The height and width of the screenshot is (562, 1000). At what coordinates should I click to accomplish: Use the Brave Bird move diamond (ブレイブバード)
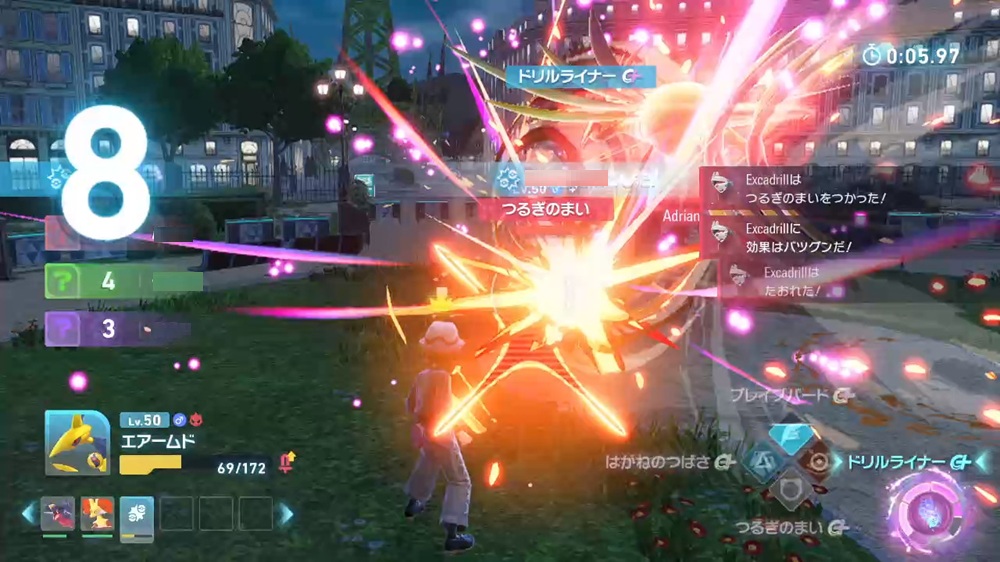point(792,435)
